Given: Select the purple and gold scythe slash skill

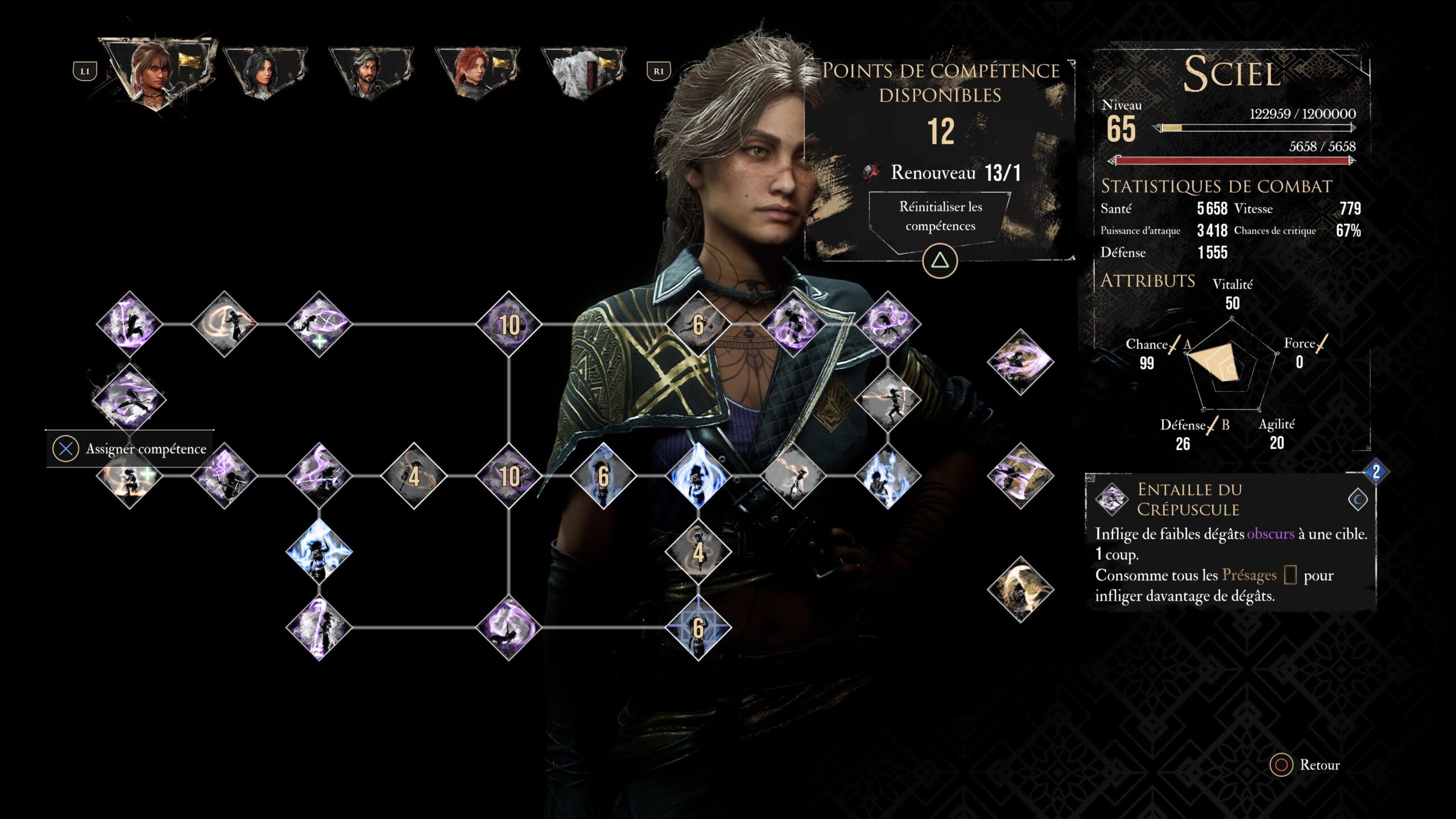Looking at the screenshot, I should tap(1020, 475).
